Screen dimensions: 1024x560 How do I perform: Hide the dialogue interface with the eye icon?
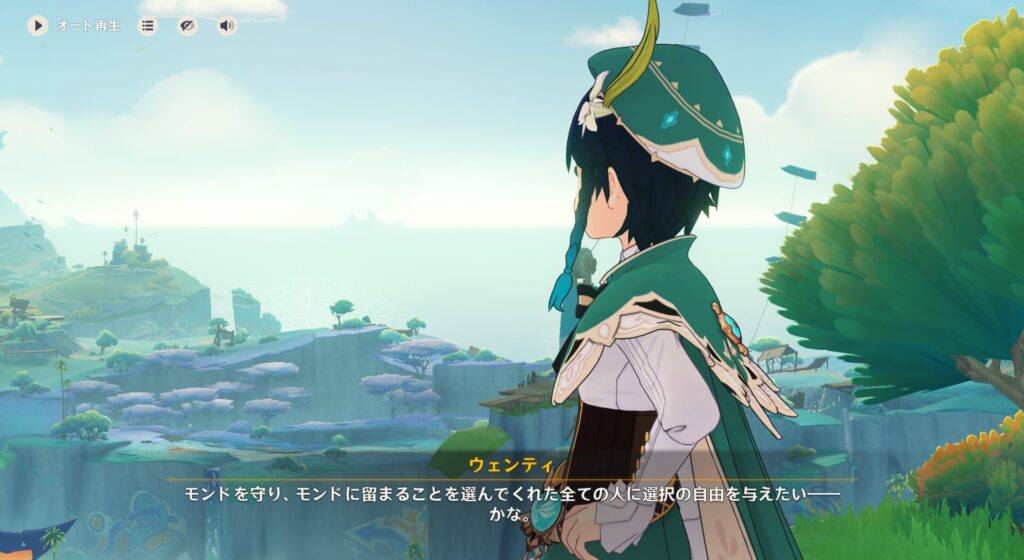pos(187,26)
